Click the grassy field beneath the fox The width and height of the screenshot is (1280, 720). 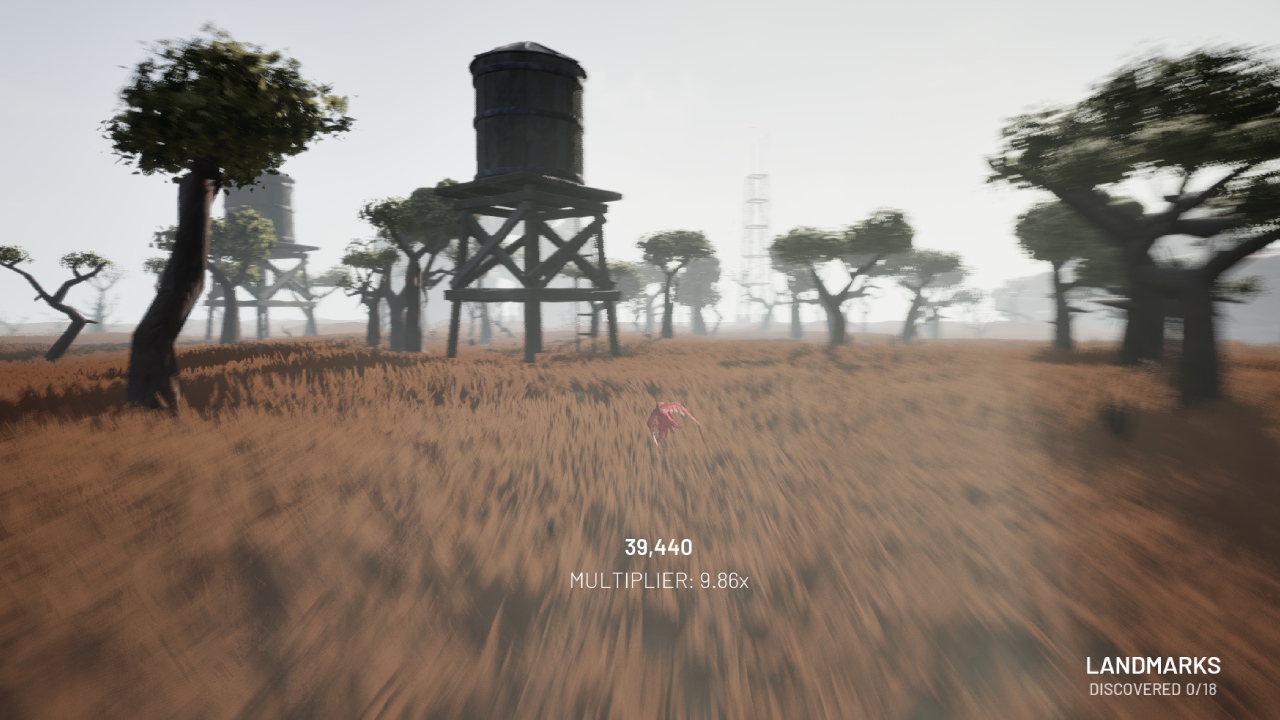670,480
